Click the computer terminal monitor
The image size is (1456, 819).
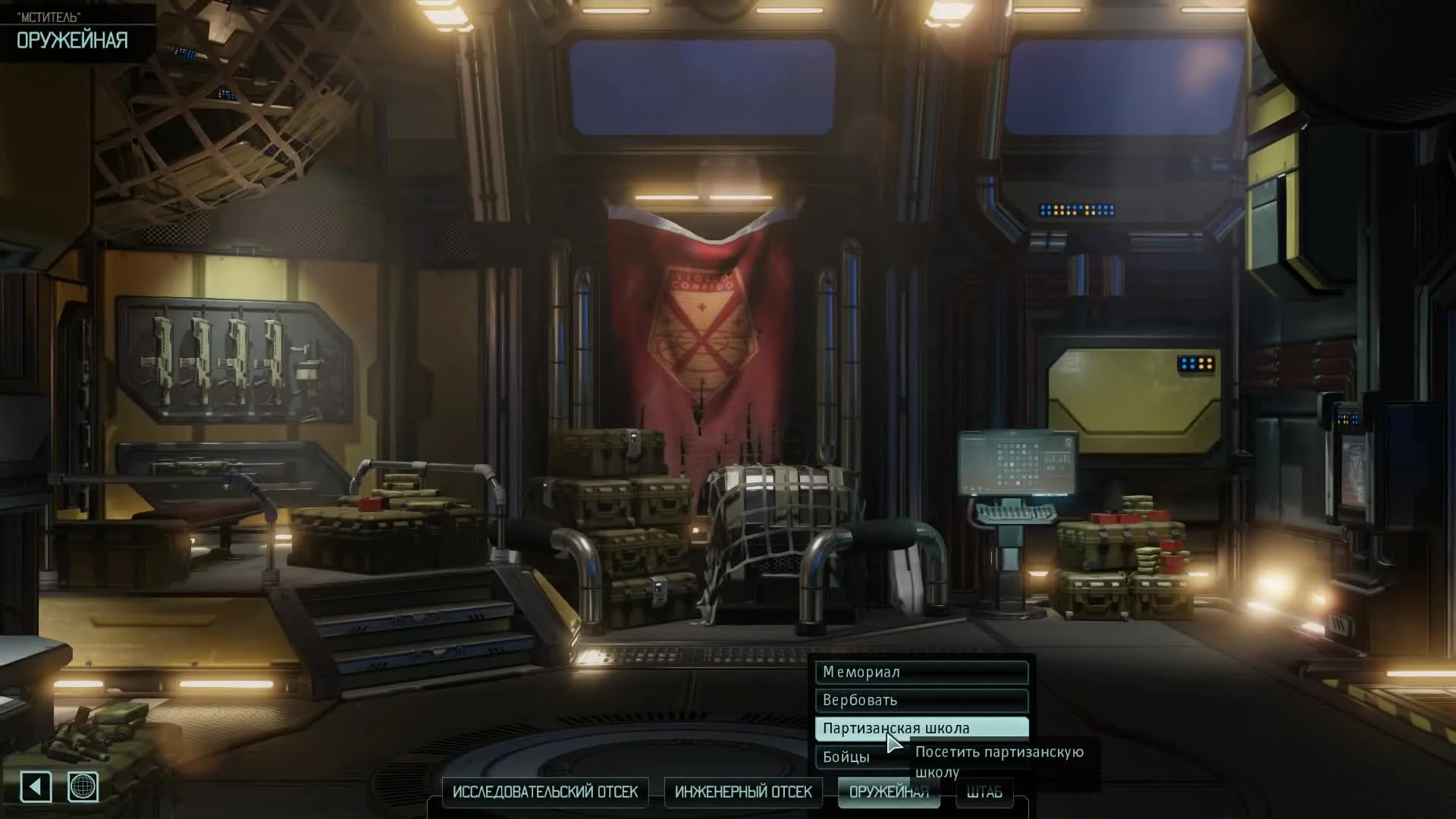tap(1018, 463)
